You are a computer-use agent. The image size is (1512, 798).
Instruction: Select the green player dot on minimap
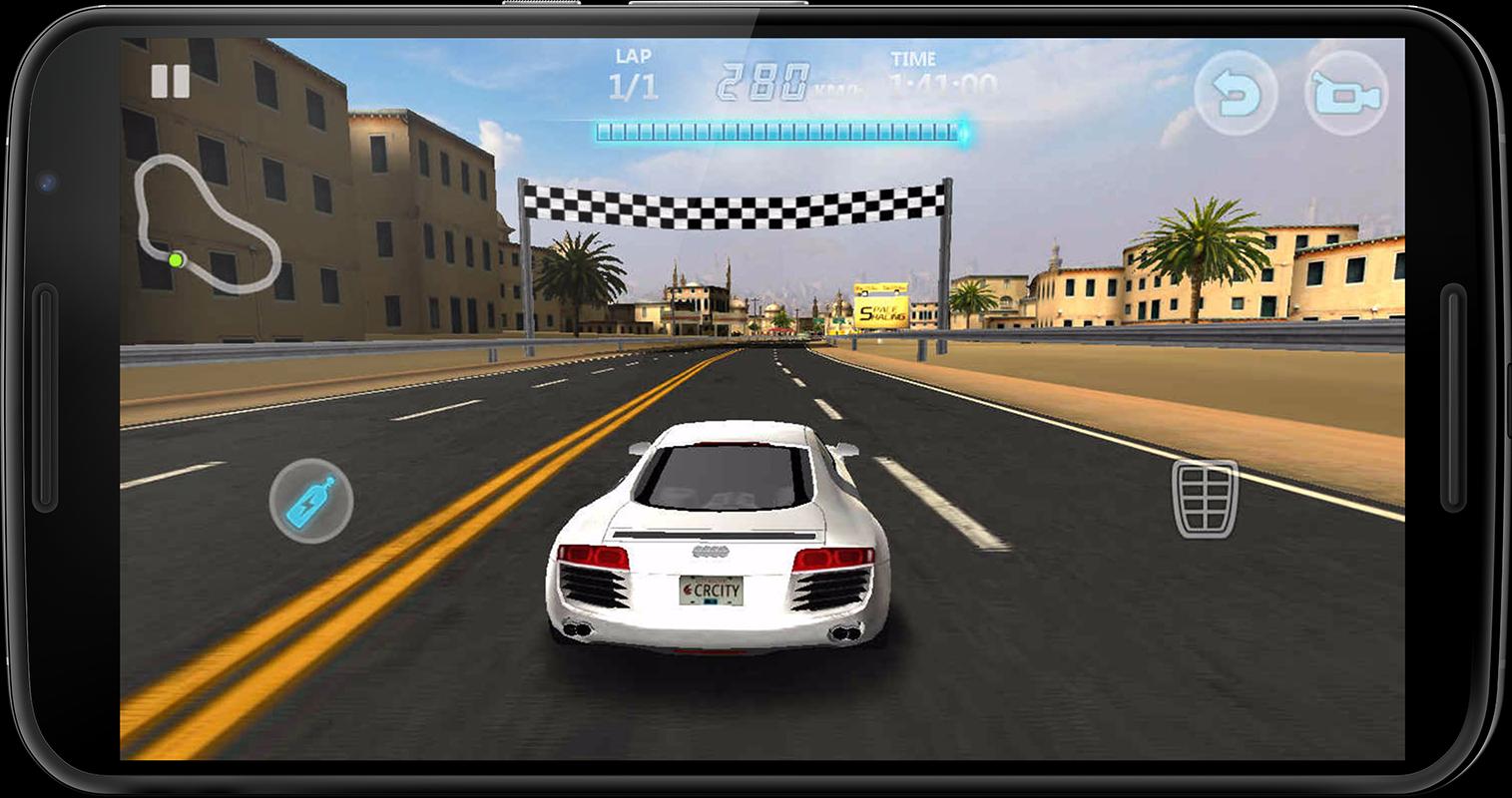pyautogui.click(x=177, y=259)
